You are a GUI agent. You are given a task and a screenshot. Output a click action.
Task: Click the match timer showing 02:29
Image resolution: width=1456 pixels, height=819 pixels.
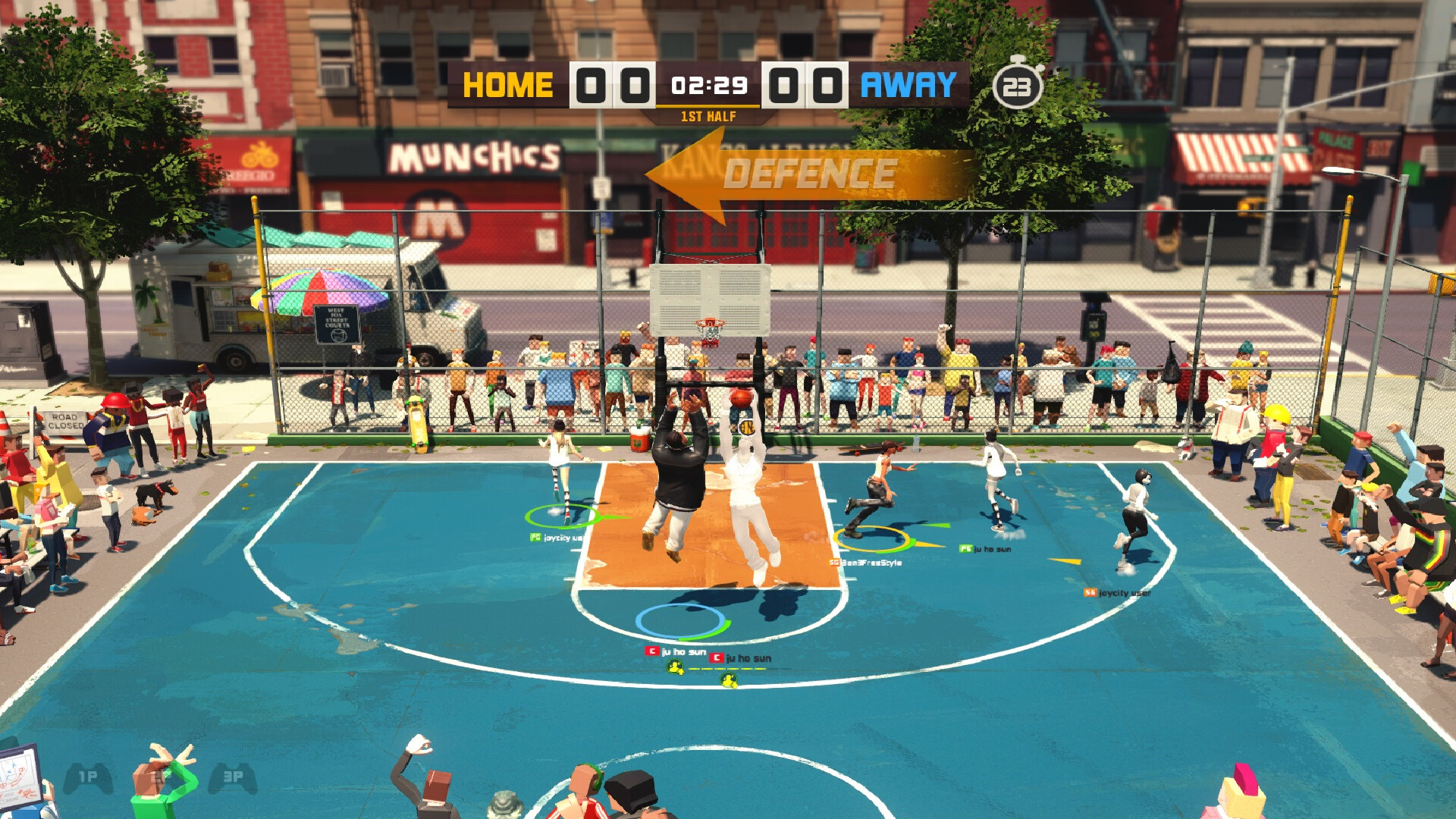click(708, 86)
